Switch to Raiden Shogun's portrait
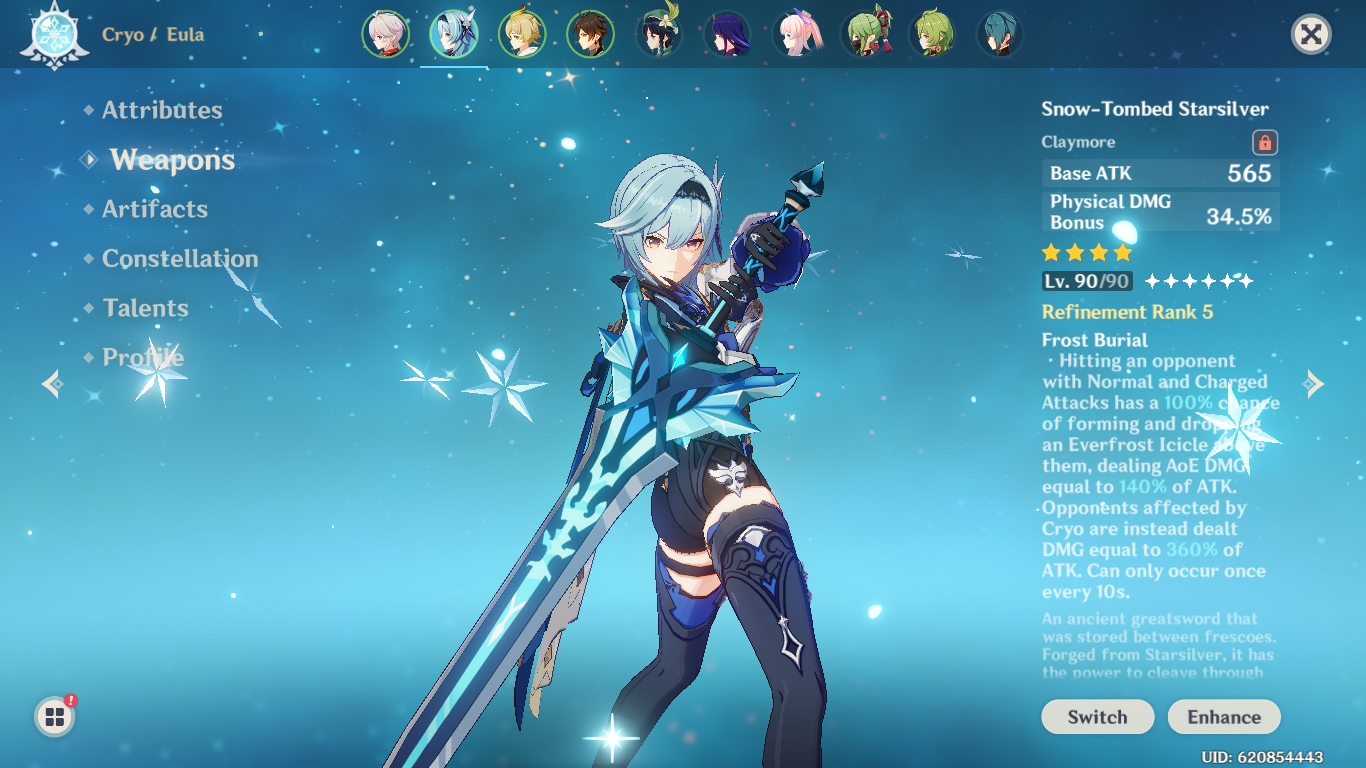 click(727, 32)
